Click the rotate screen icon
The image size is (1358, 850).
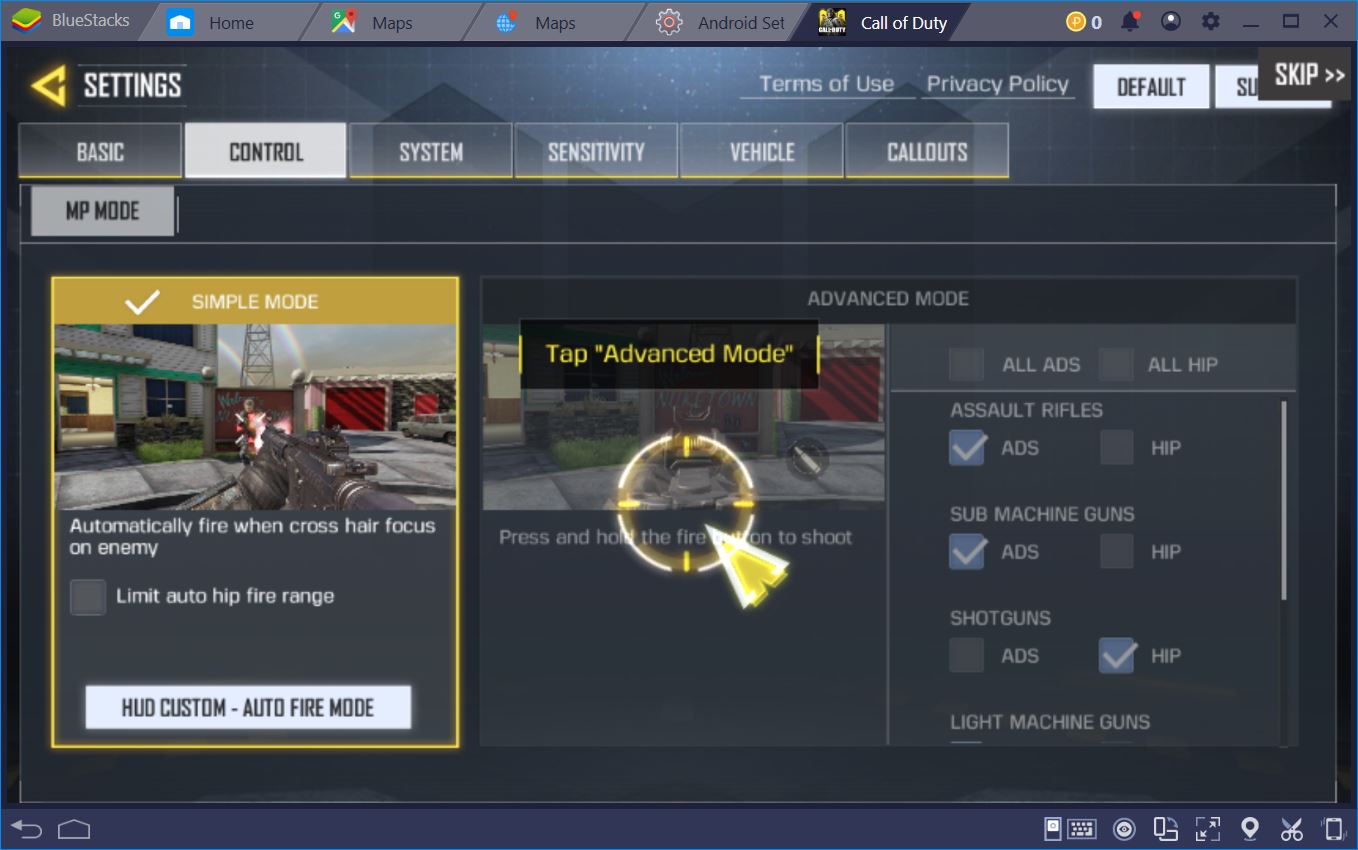pos(1166,828)
